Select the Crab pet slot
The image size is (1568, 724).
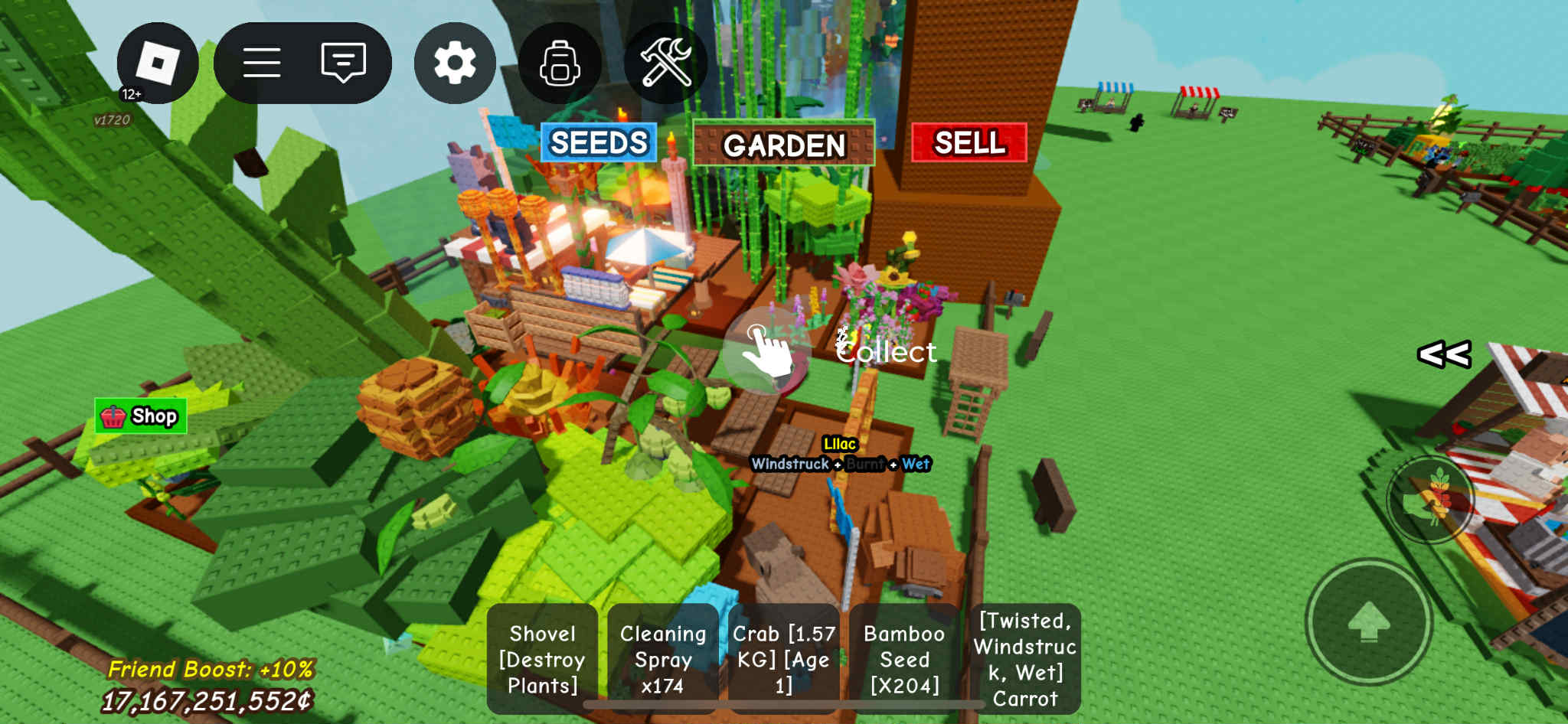(783, 659)
